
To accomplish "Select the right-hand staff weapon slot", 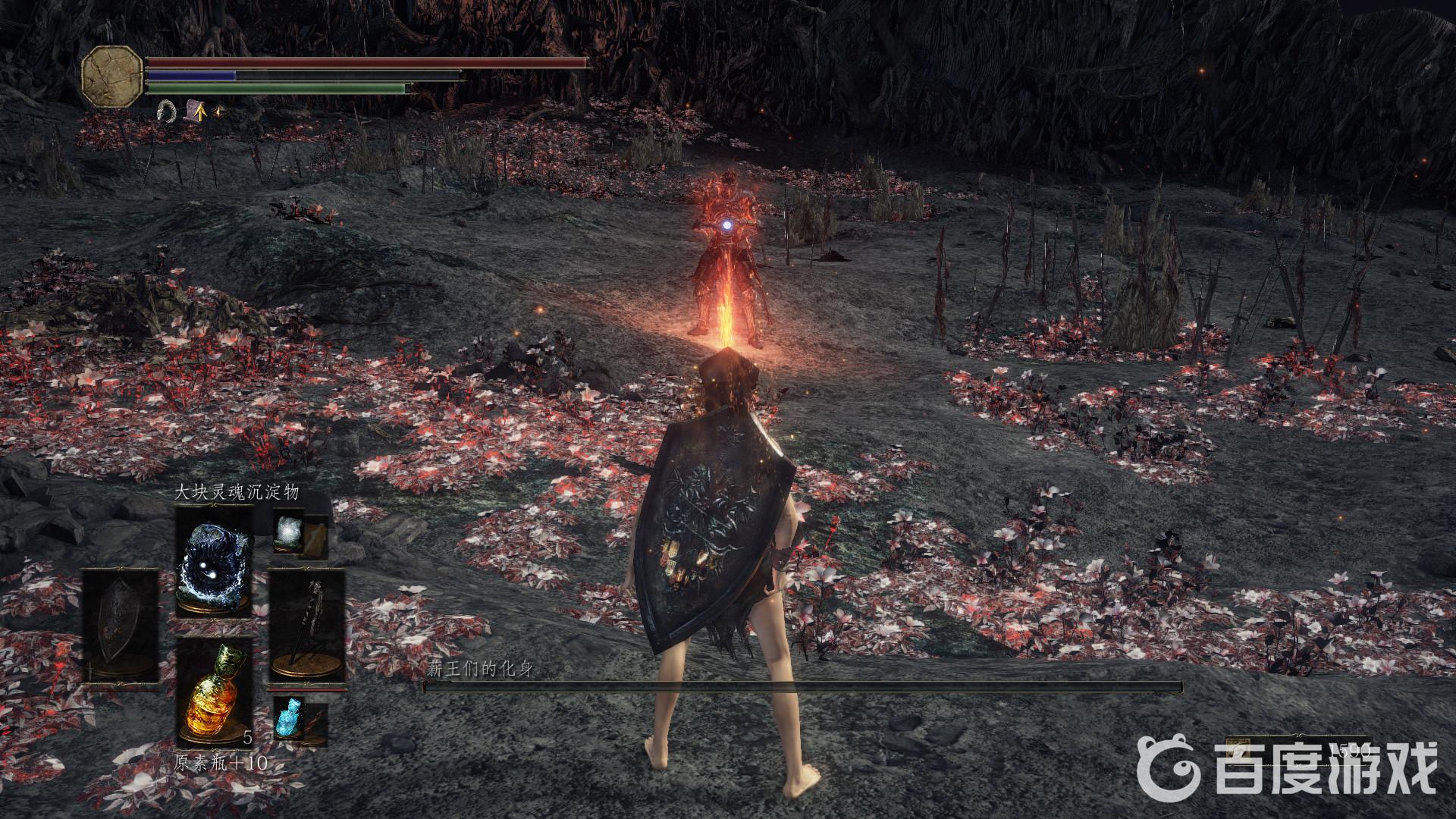I will pos(307,628).
